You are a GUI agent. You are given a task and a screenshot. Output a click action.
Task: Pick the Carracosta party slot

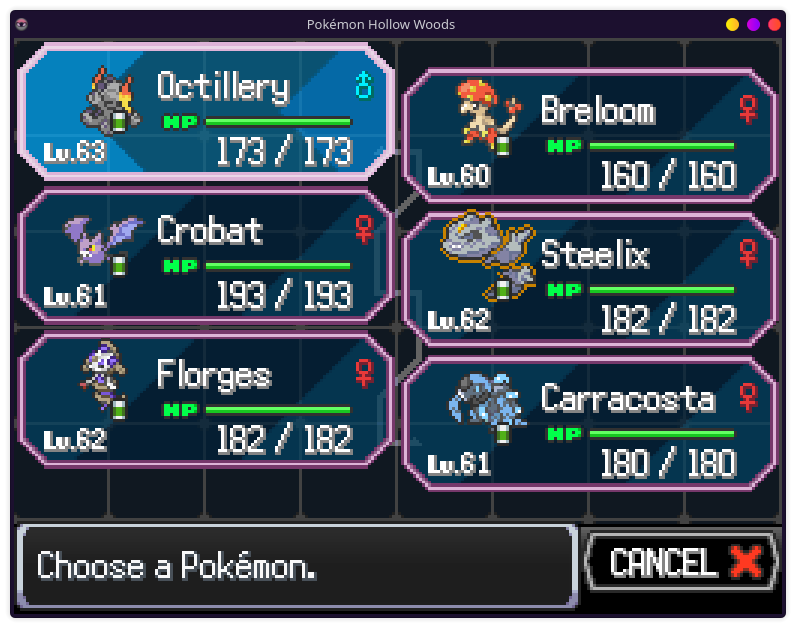click(x=589, y=425)
